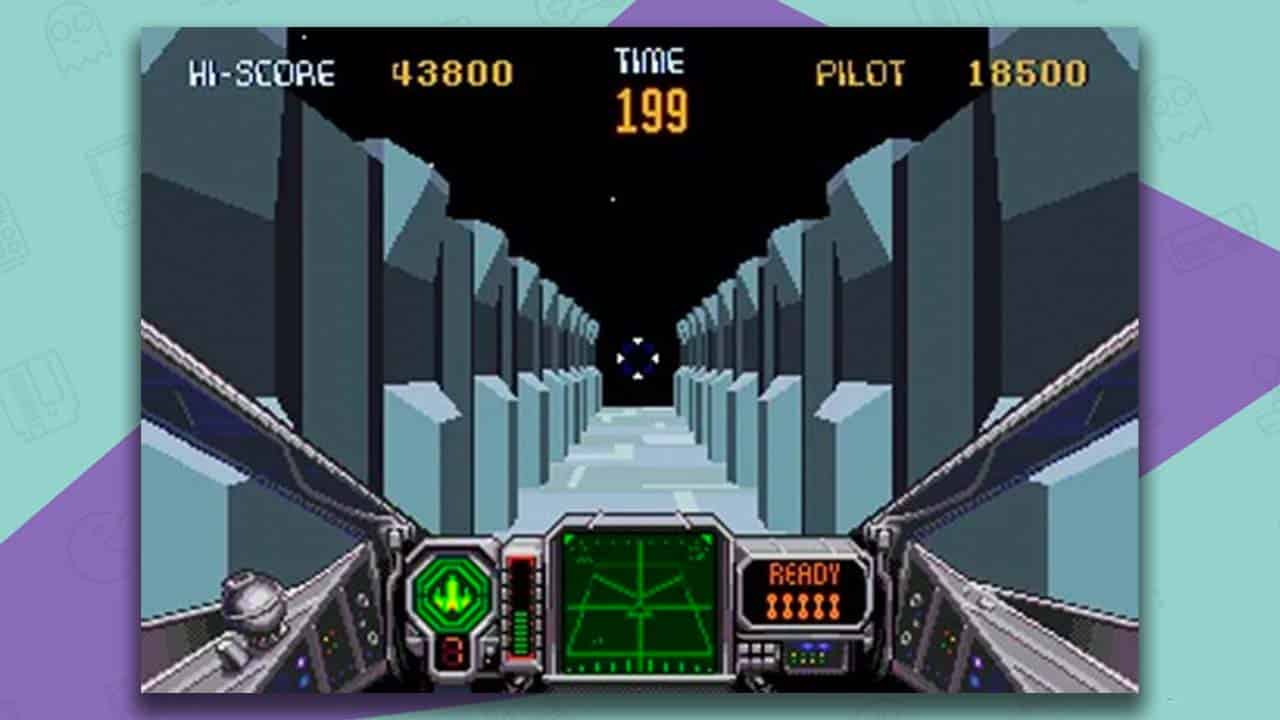1280x720 pixels.
Task: Click the first orange torpedo icon below READY
Action: pos(772,605)
